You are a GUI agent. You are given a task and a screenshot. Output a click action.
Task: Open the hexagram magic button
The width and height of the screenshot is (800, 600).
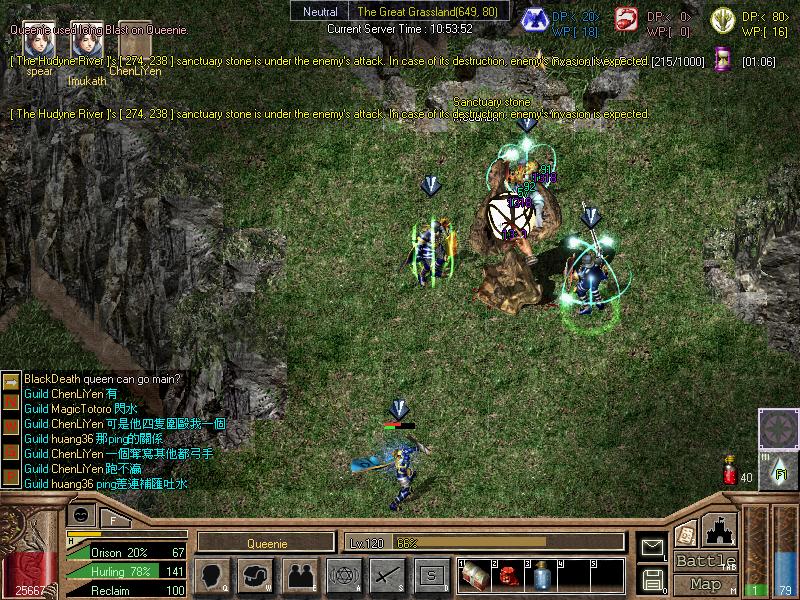[x=343, y=575]
